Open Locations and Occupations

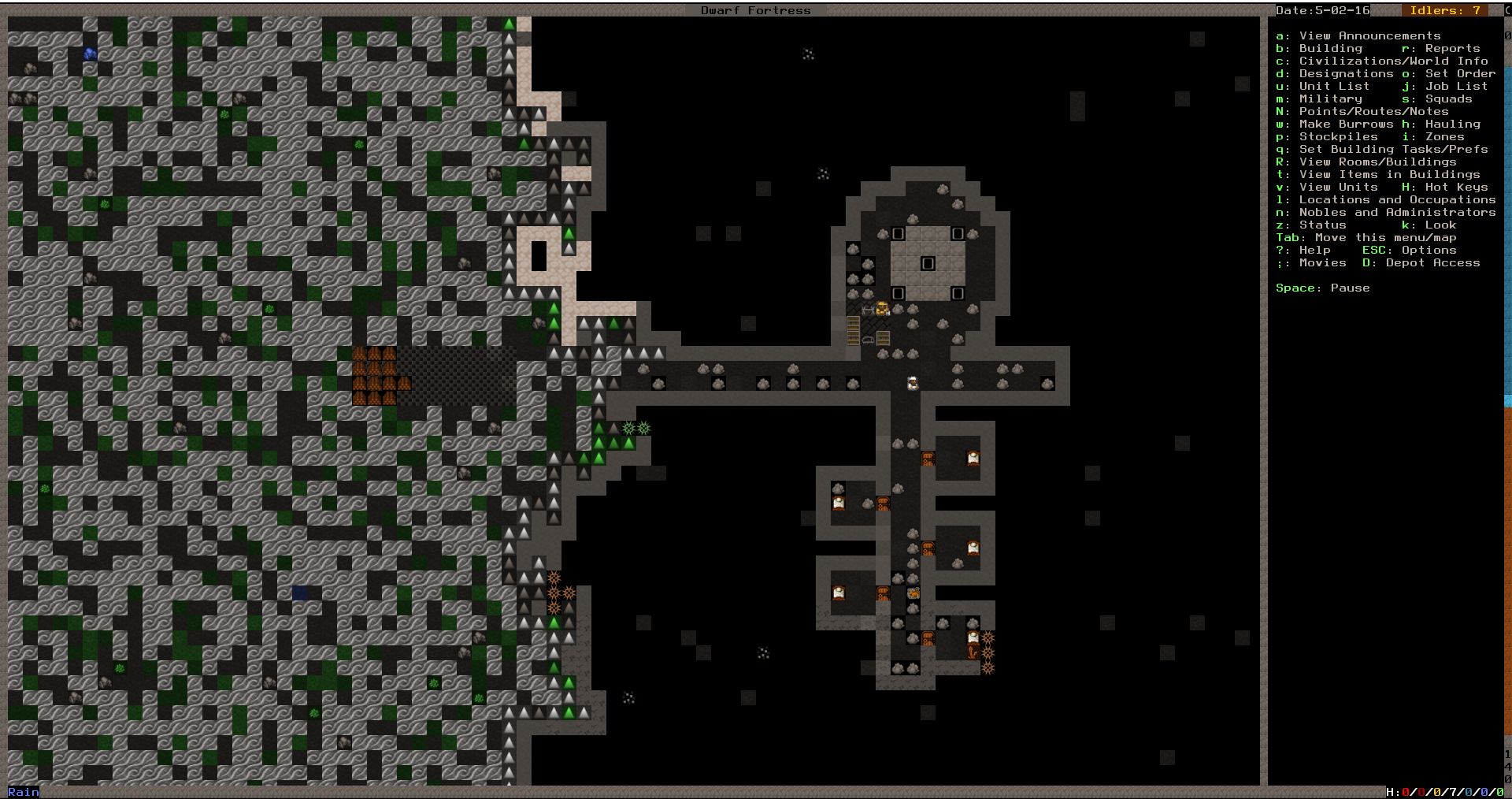click(x=1397, y=199)
